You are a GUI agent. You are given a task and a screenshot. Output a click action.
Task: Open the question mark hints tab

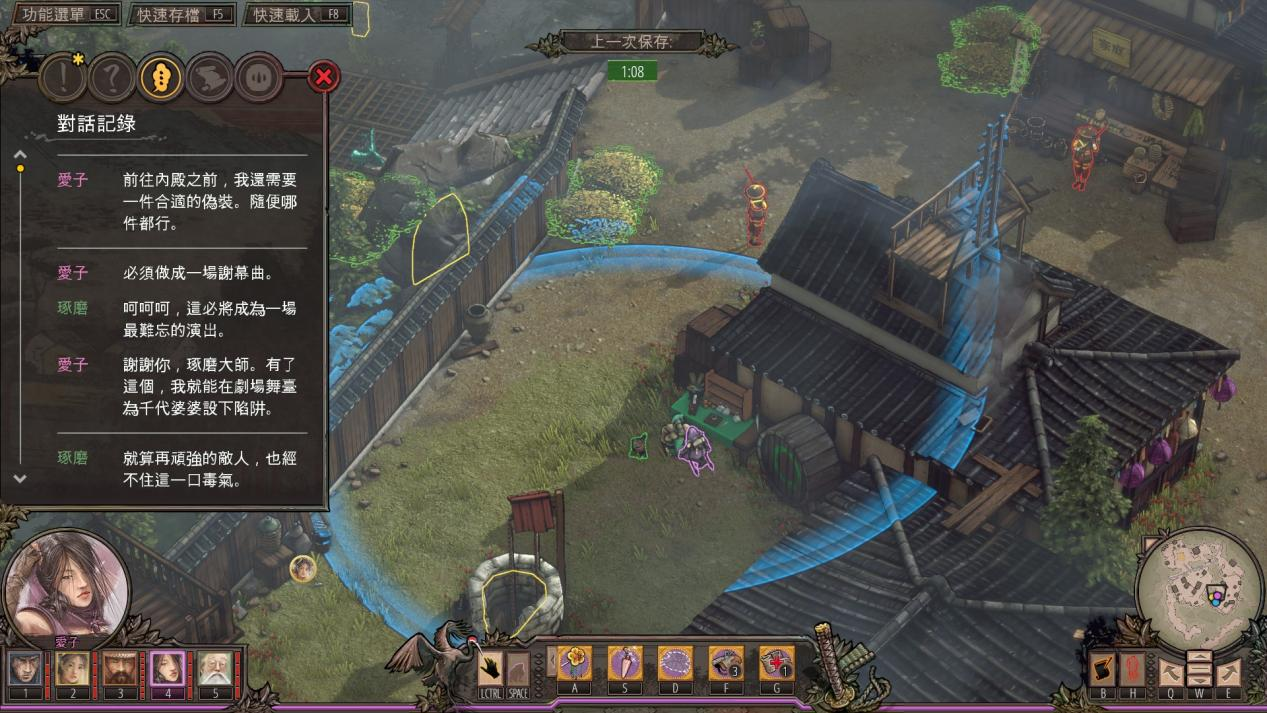(x=112, y=76)
